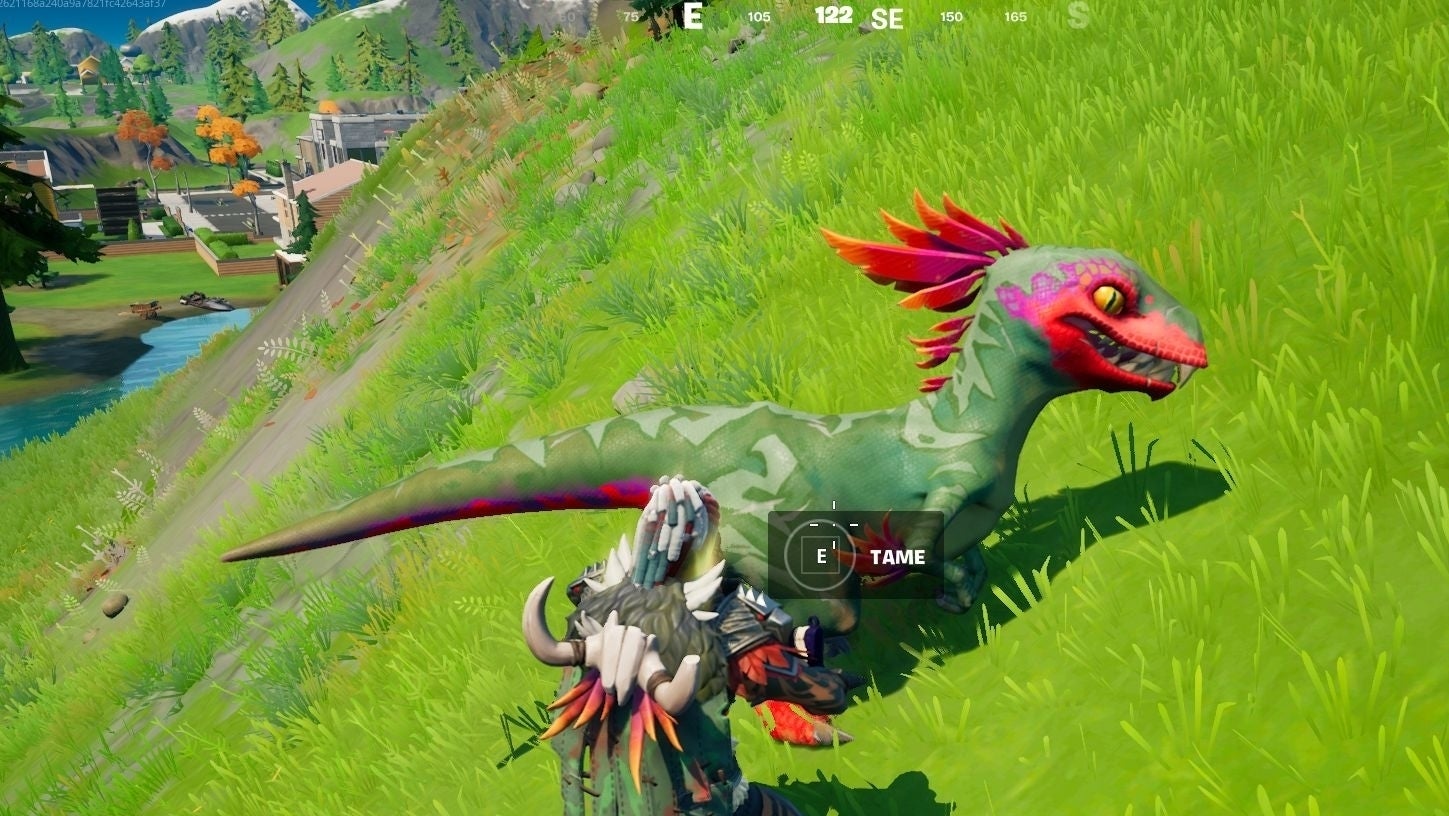Click the 150 degree compass mark
1449x816 pixels.
click(x=949, y=17)
